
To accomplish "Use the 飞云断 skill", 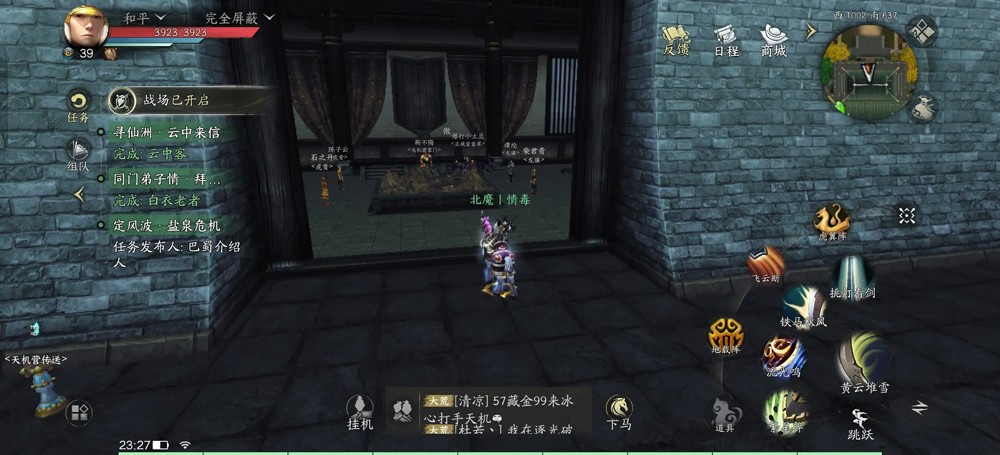I will [x=766, y=264].
